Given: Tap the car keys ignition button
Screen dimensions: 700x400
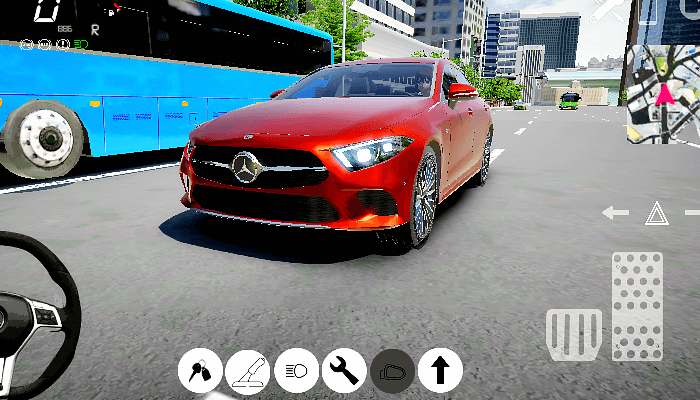Looking at the screenshot, I should pyautogui.click(x=200, y=371).
